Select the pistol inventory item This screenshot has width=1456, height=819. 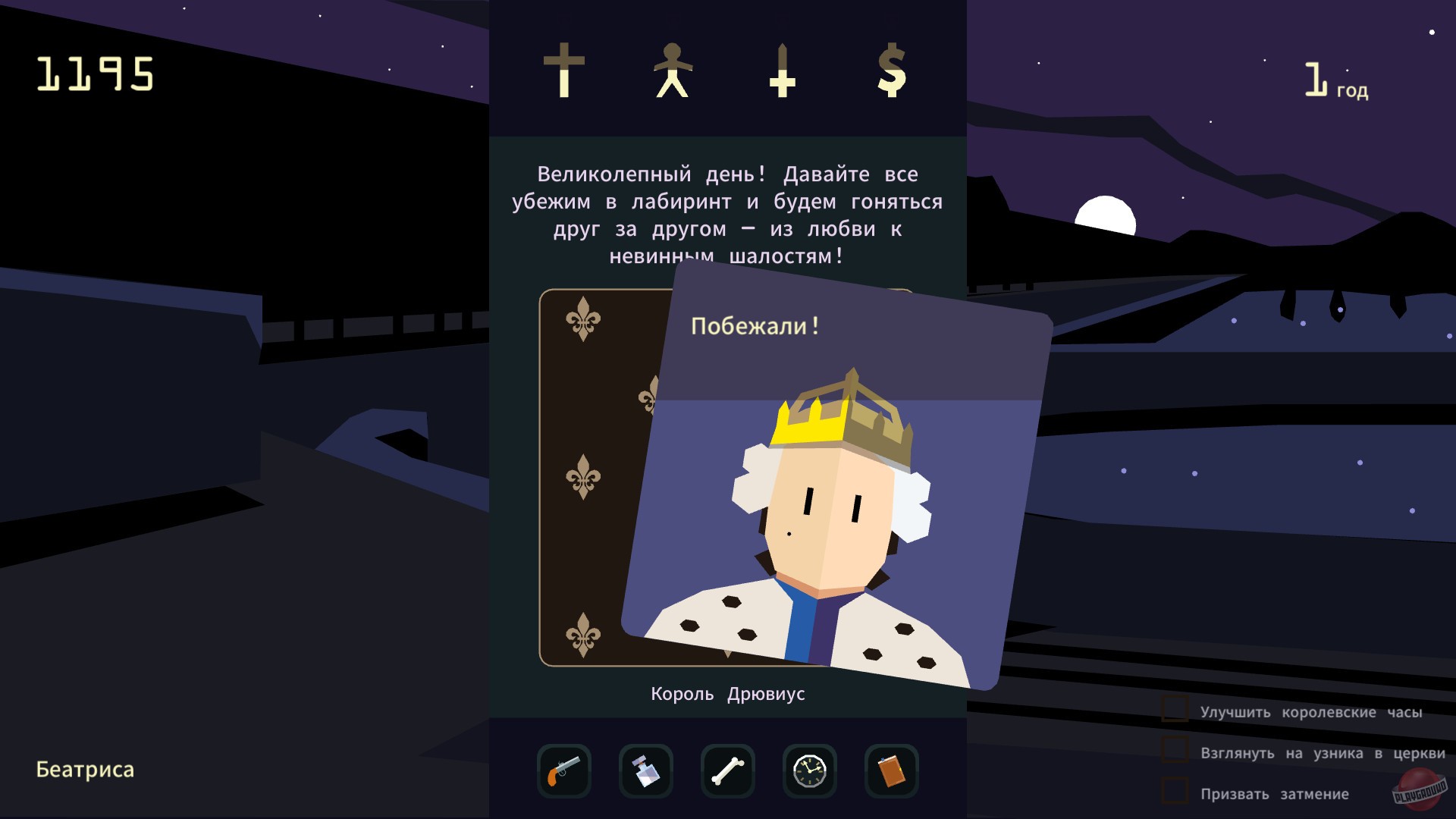[564, 771]
